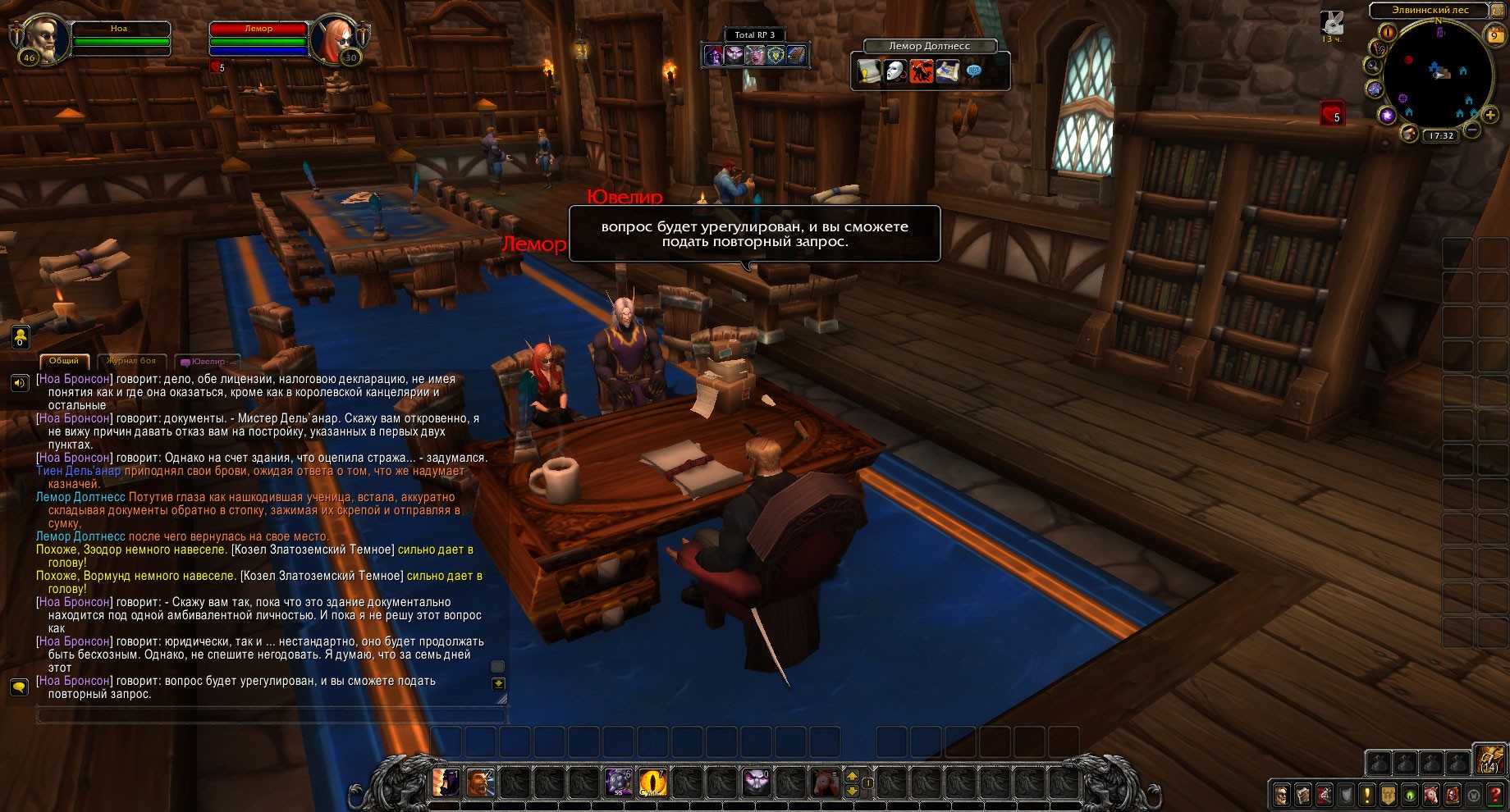Switch to the next action bar page
1510x812 pixels.
pos(852,775)
